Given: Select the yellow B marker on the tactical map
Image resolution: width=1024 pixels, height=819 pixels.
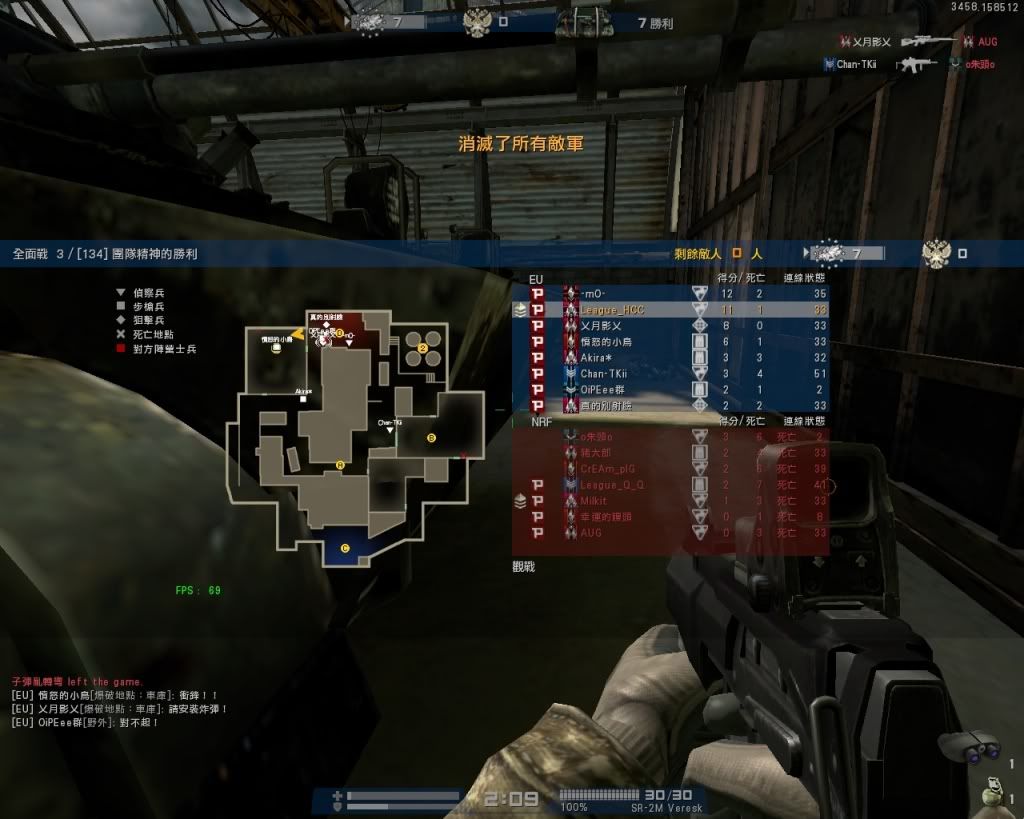Looking at the screenshot, I should (x=432, y=438).
